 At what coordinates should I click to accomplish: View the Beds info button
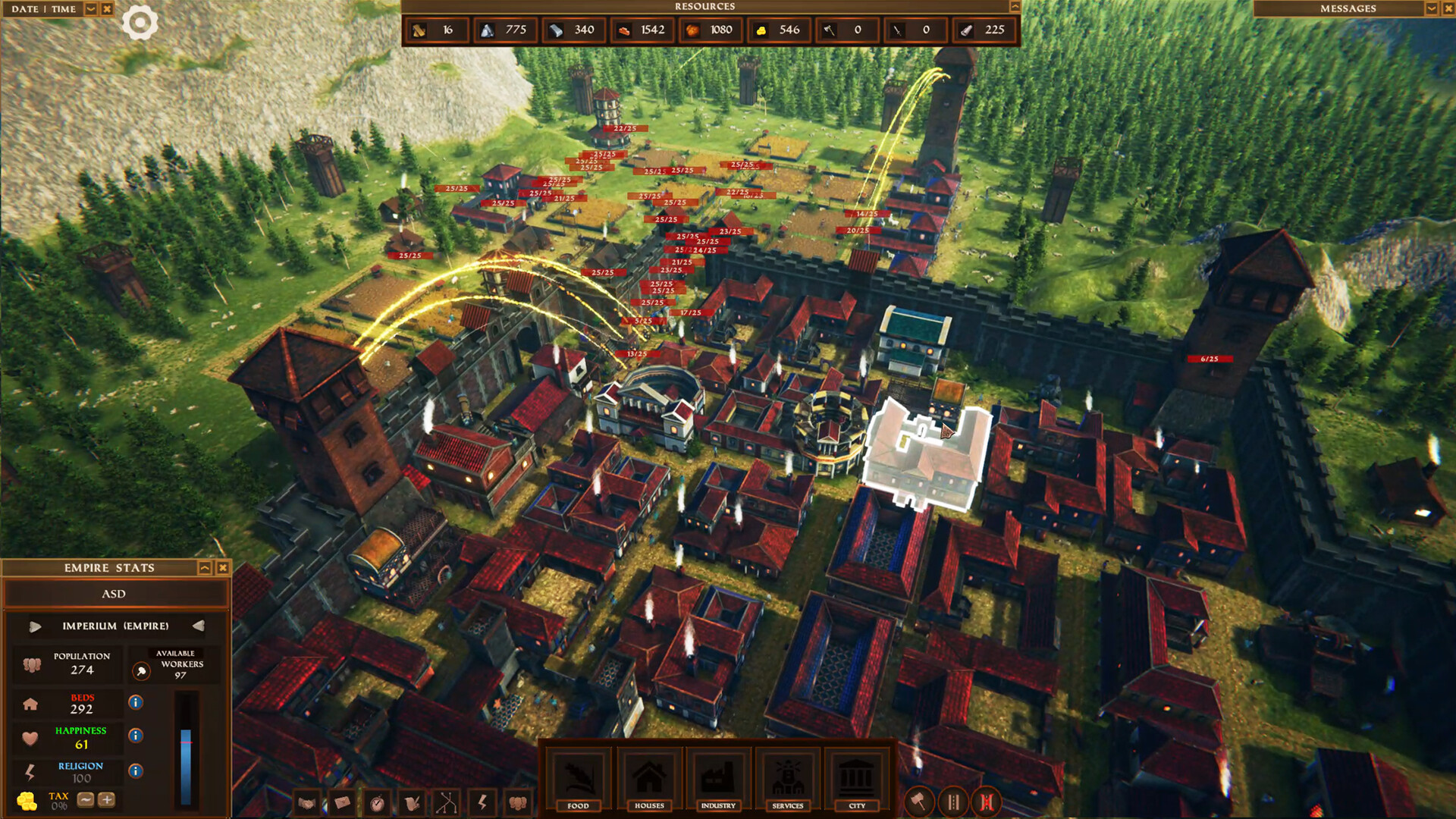click(136, 701)
